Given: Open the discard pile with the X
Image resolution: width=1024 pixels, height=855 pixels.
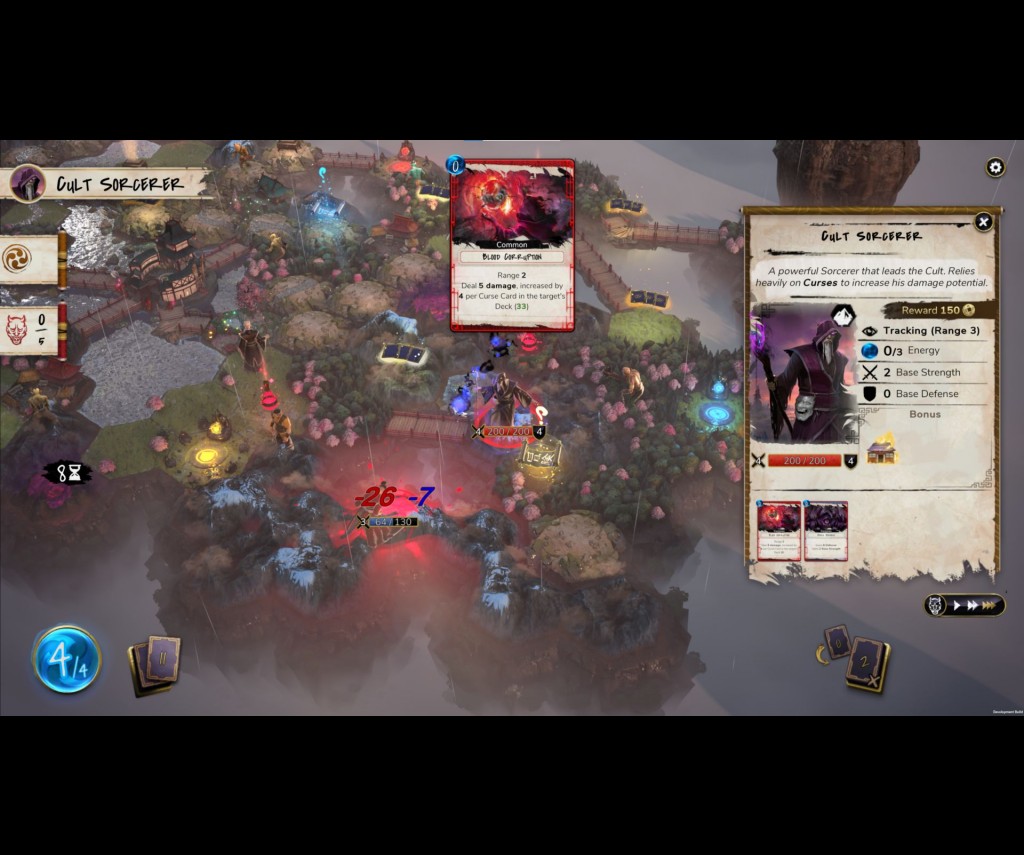Looking at the screenshot, I should [868, 666].
